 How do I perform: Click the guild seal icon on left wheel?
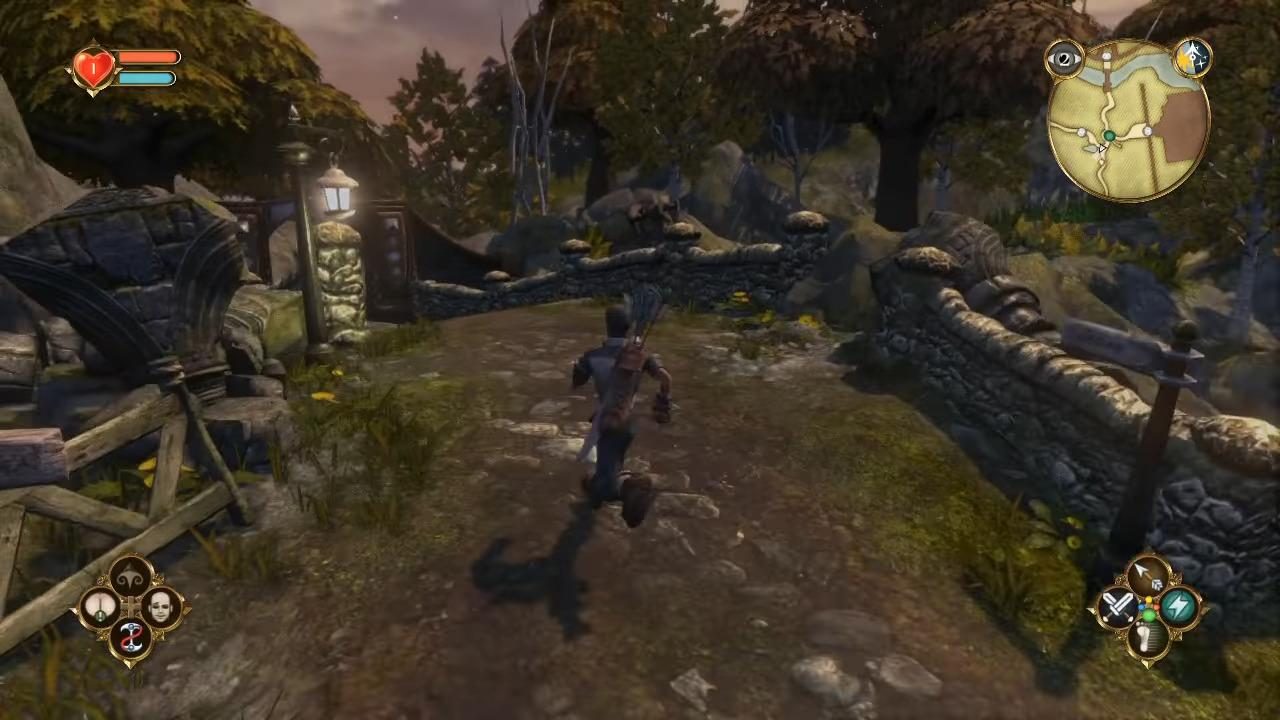(129, 577)
